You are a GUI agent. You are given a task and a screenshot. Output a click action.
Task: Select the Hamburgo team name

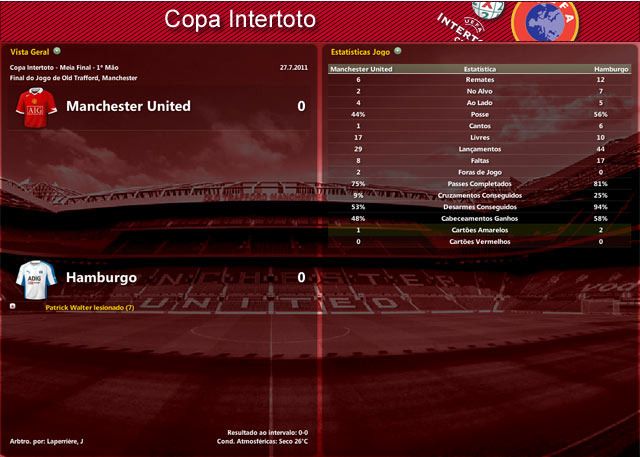(x=102, y=277)
